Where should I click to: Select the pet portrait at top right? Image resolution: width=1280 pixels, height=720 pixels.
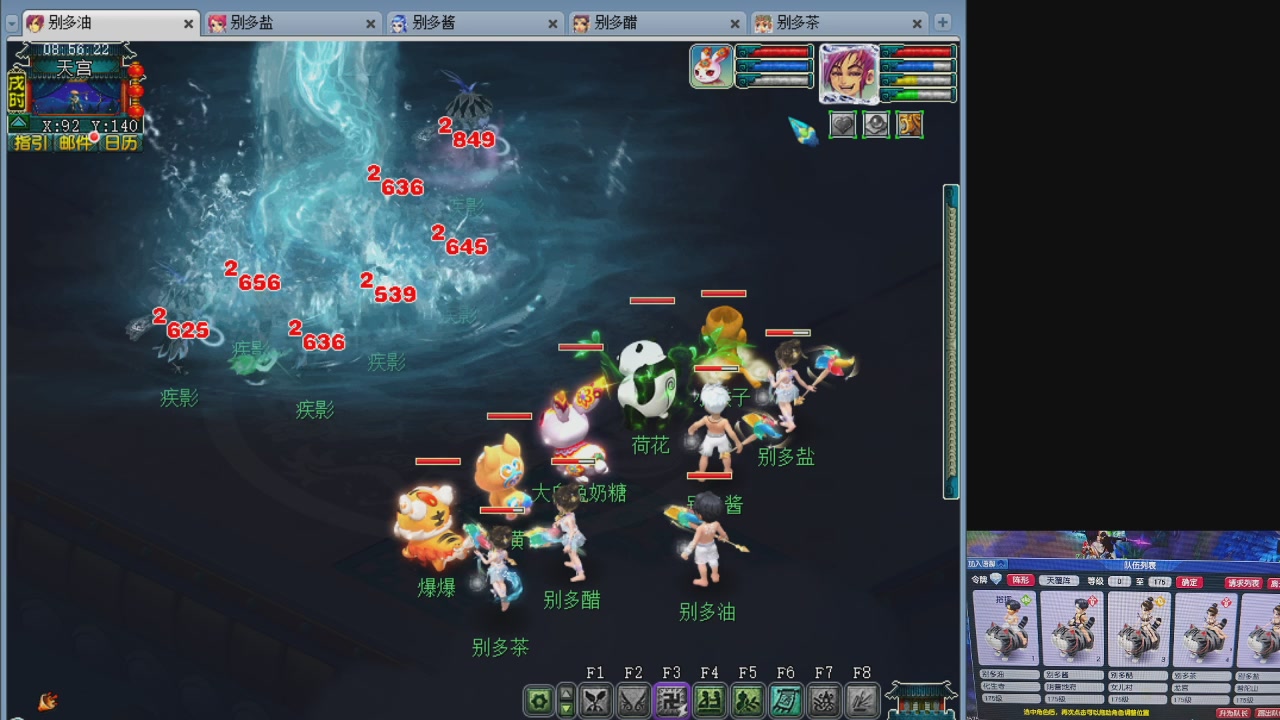pos(710,67)
